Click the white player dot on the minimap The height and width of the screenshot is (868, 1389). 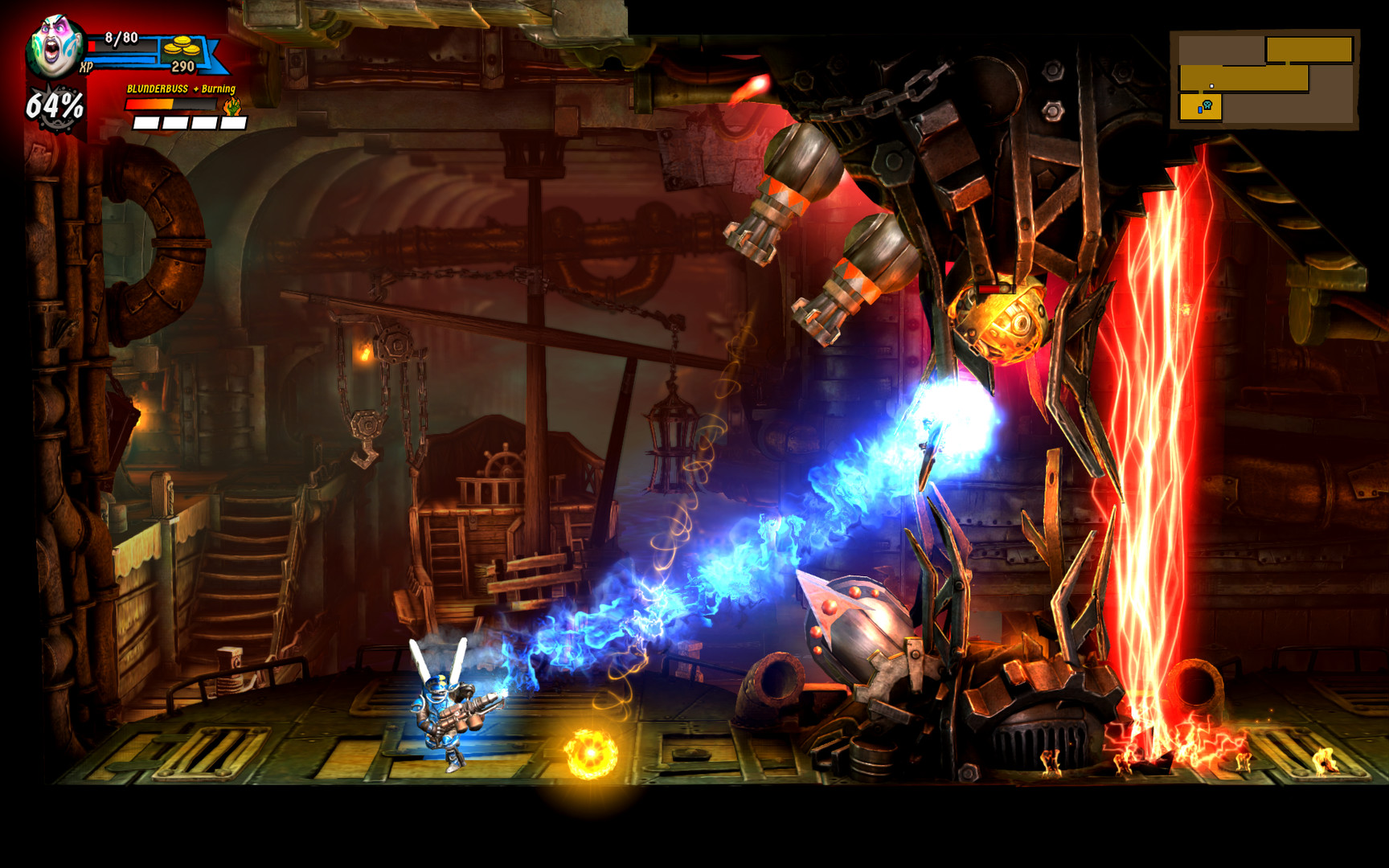[x=1211, y=86]
